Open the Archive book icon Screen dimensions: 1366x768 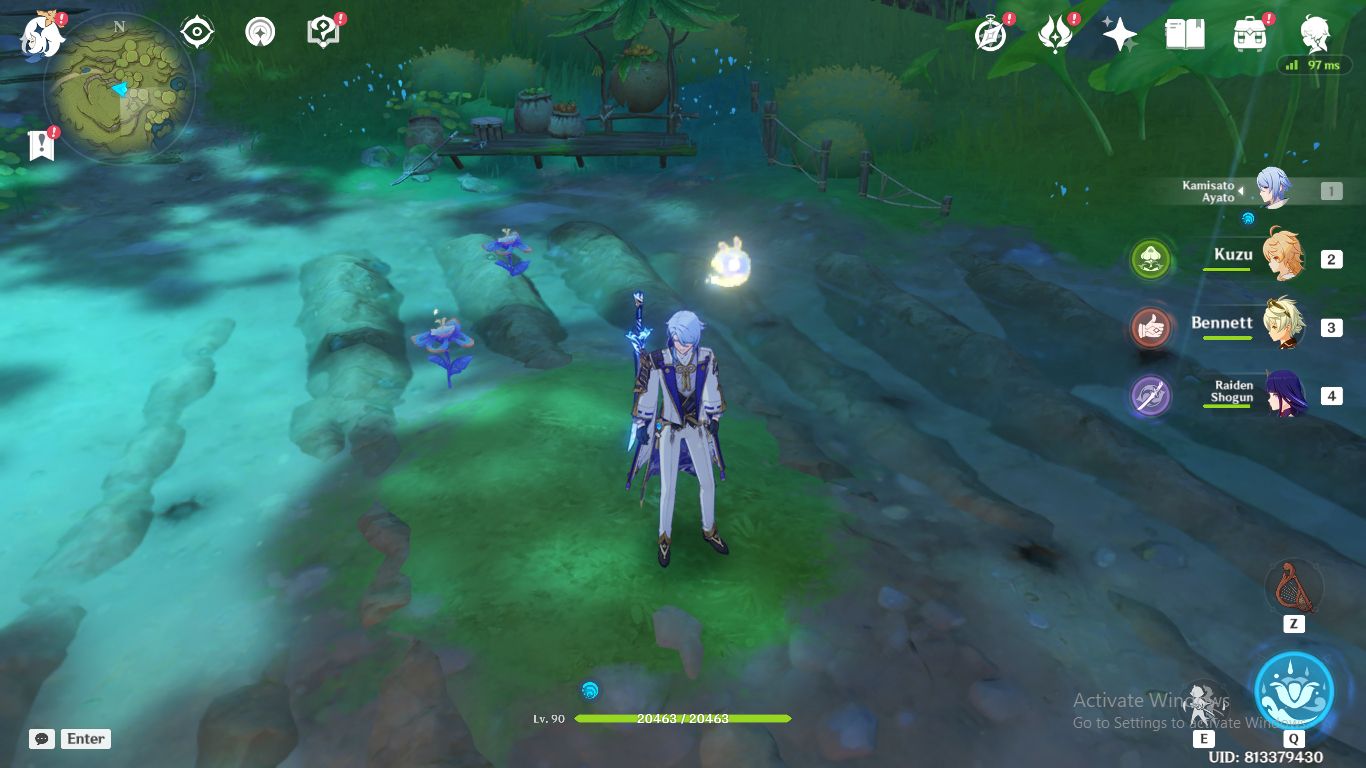[x=1183, y=32]
